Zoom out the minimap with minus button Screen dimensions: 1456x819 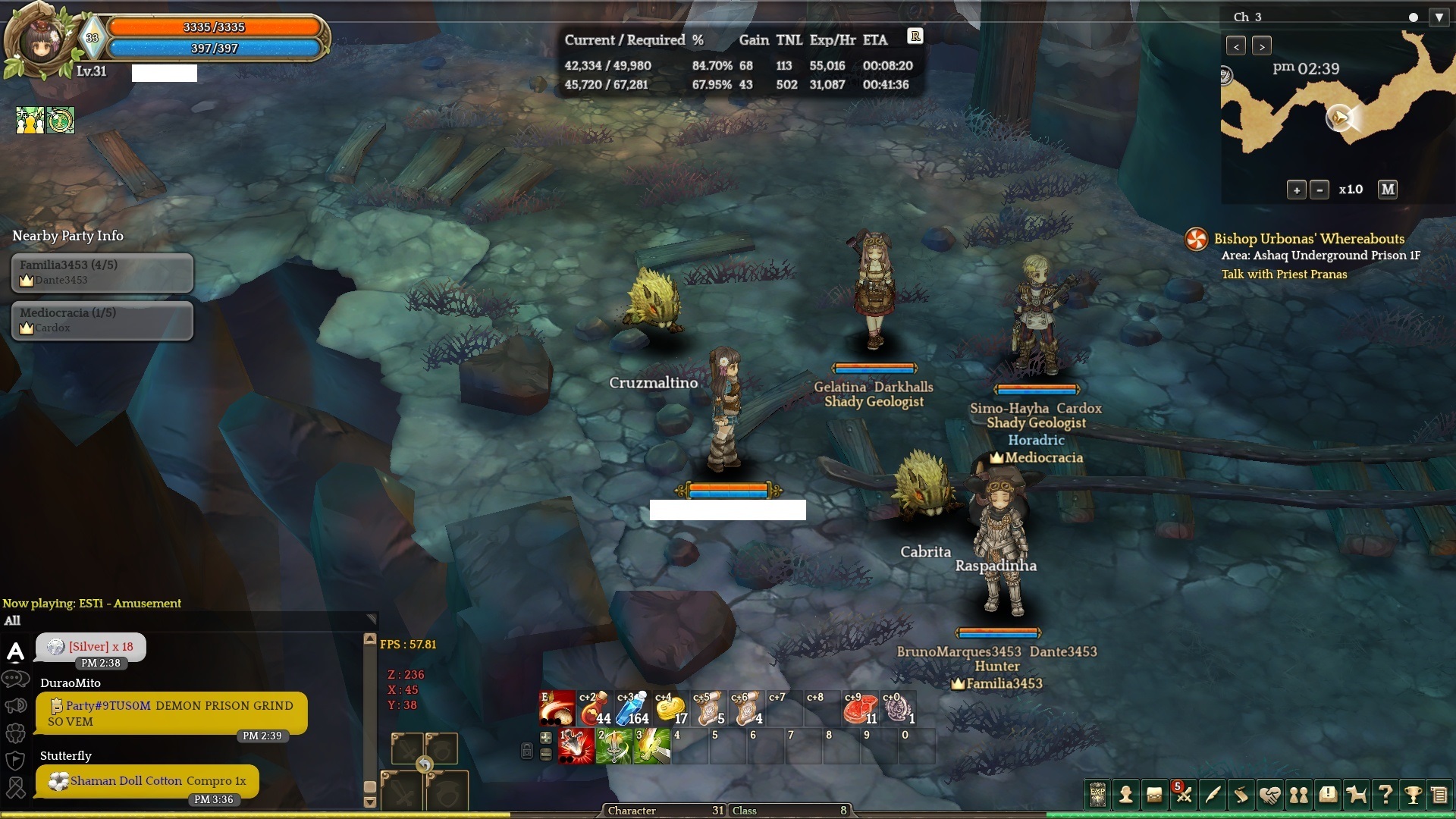tap(1319, 190)
